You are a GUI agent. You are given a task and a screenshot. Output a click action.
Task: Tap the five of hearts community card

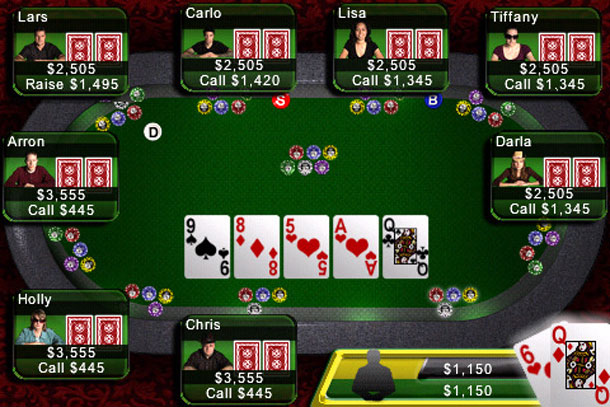pos(305,246)
